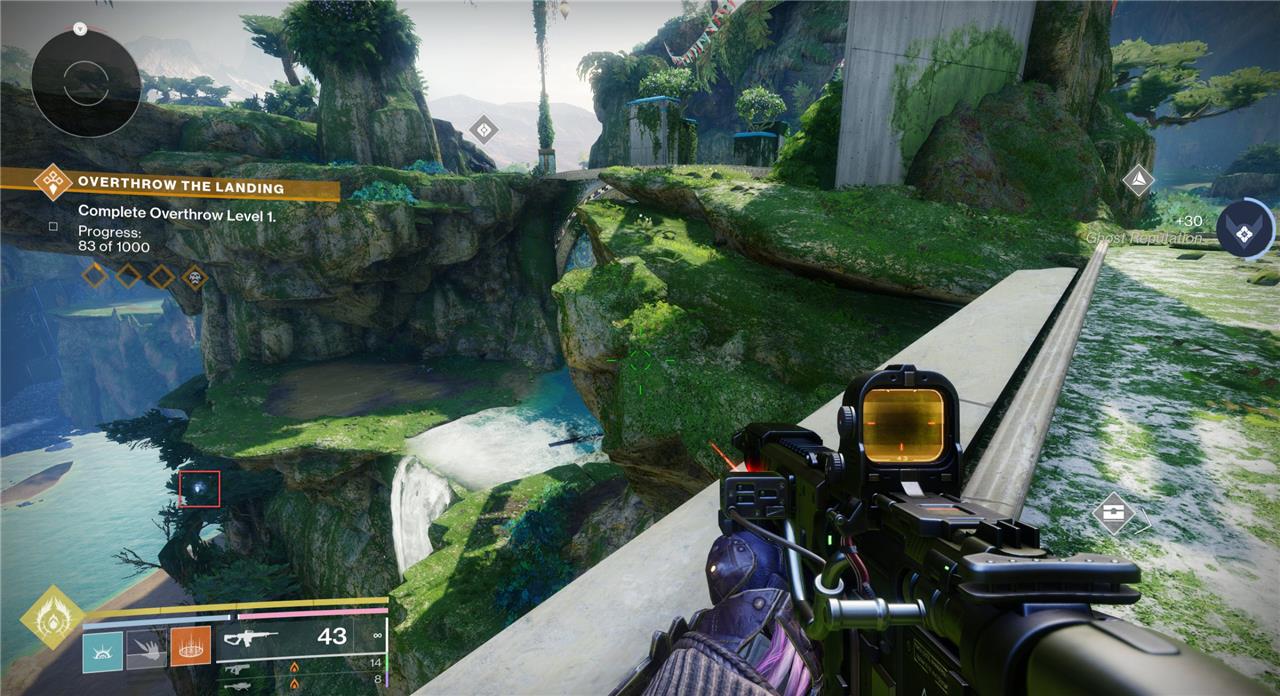This screenshot has height=696, width=1280.
Task: Select the diamond waypoint marker above the bridge
Action: coord(484,129)
